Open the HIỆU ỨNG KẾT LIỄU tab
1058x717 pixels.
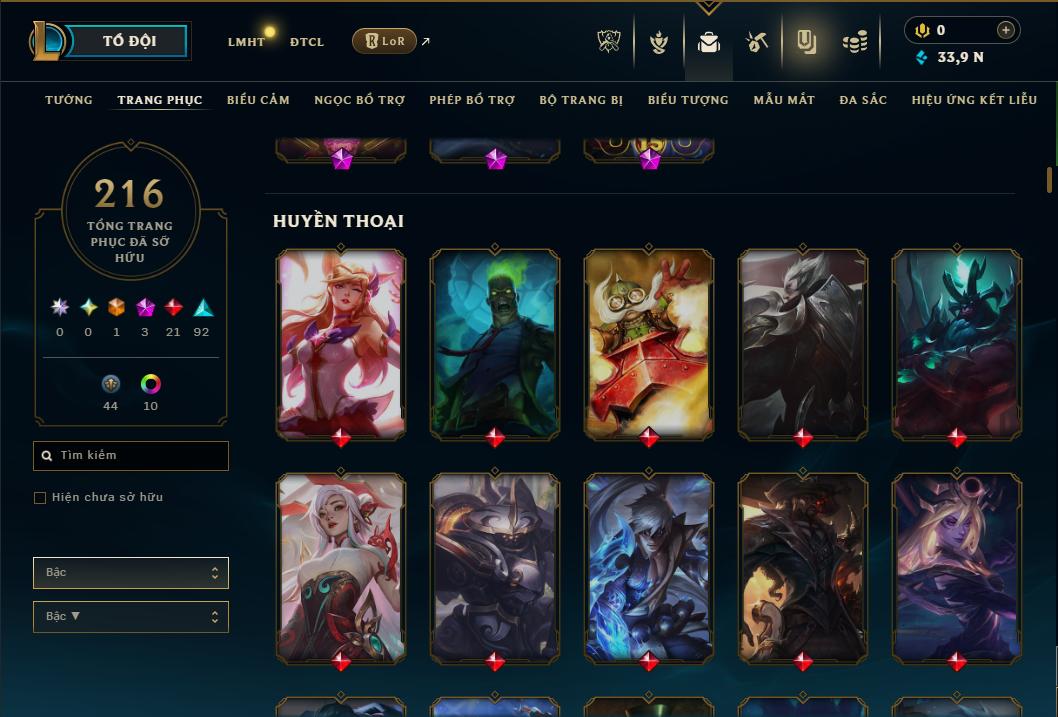click(974, 100)
